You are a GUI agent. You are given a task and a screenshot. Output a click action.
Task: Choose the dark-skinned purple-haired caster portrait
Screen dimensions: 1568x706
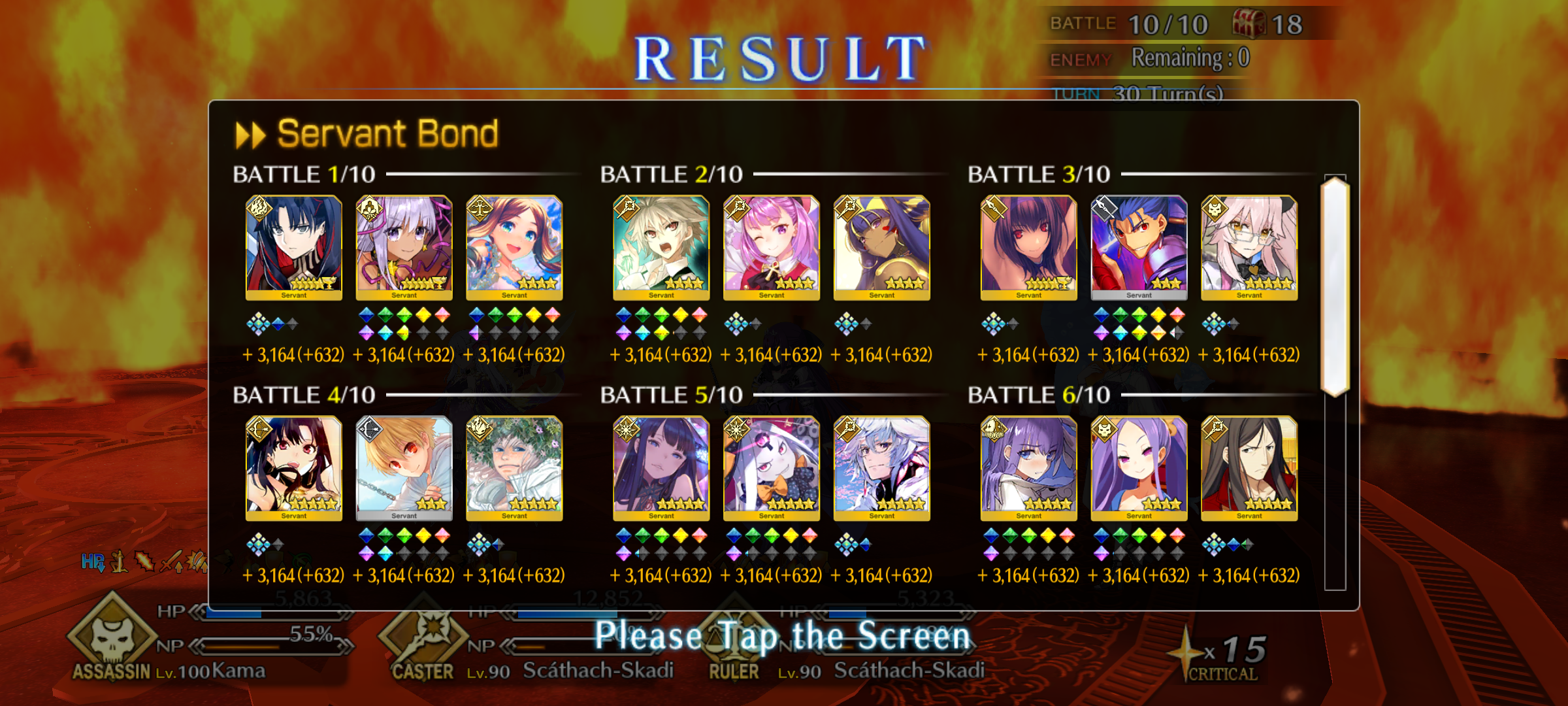click(881, 246)
